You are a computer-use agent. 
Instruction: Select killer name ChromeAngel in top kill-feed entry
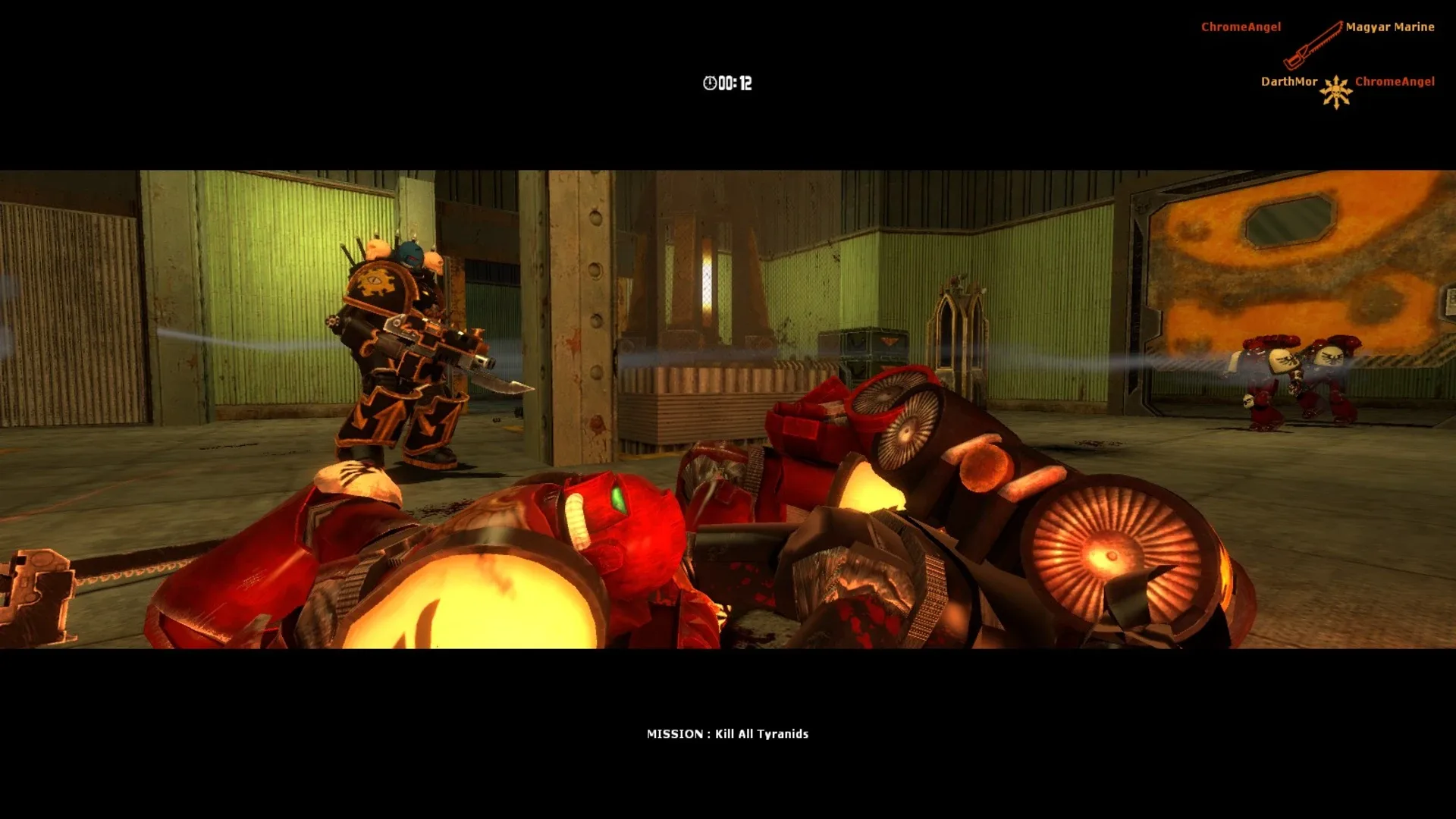[1241, 27]
